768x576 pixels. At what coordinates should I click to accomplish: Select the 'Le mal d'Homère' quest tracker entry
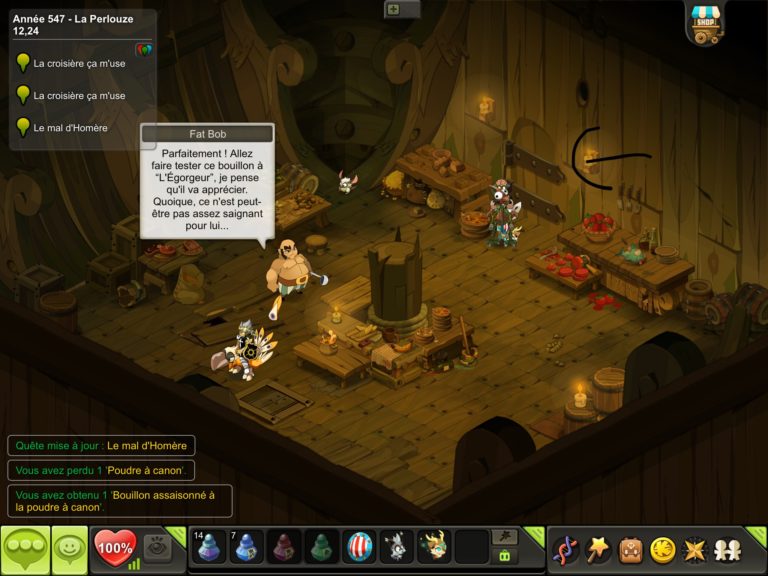70,128
